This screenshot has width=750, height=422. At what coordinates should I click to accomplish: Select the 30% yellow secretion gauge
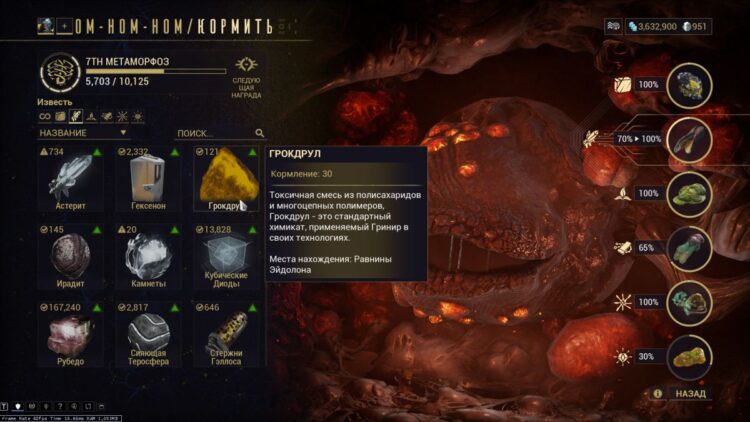click(689, 356)
